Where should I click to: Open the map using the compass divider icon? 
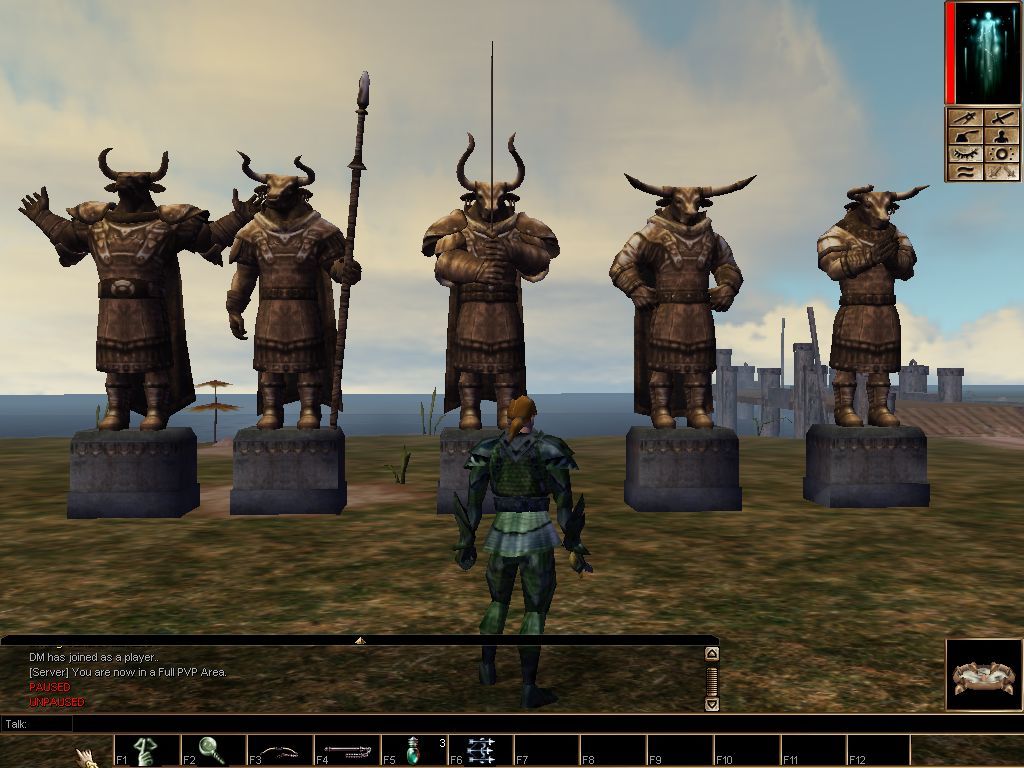[966, 118]
